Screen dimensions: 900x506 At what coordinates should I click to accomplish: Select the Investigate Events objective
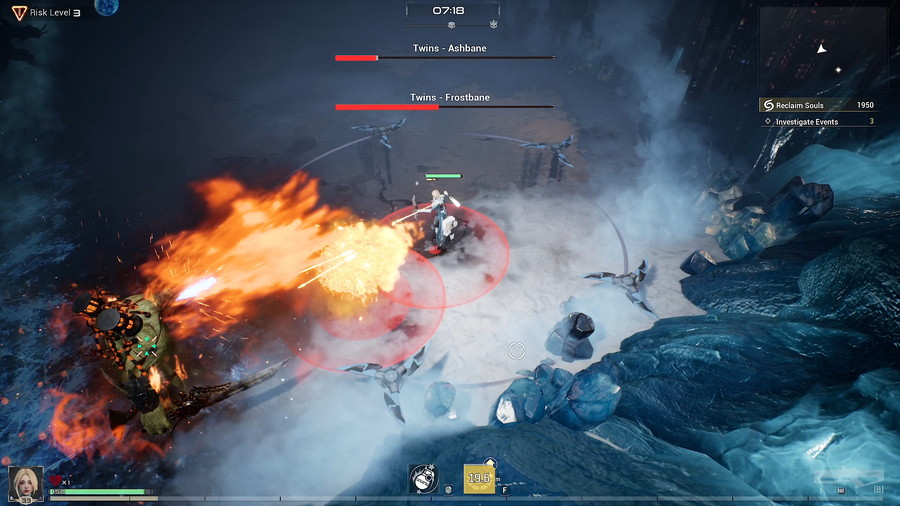[818, 122]
